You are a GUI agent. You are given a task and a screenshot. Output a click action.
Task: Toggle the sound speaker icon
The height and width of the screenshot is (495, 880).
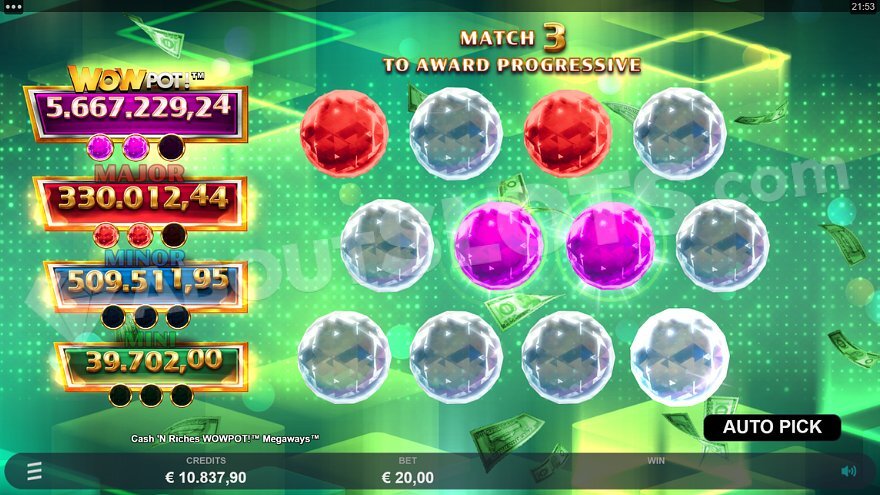tap(848, 471)
